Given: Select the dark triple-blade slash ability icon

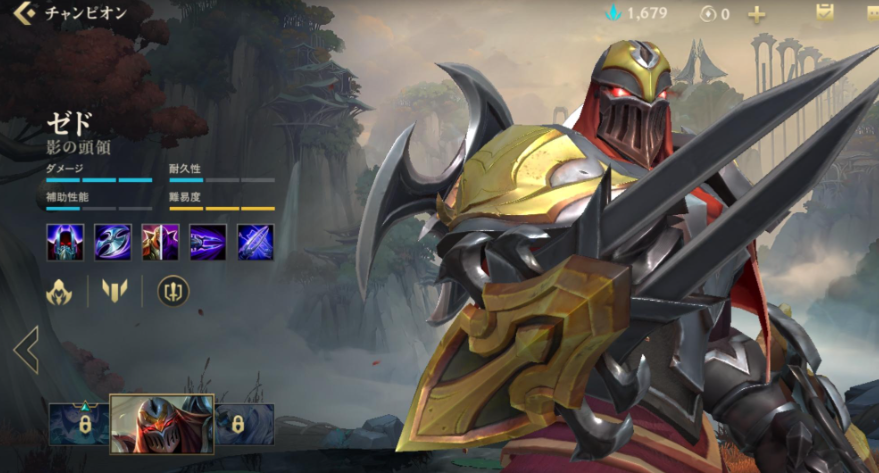Looking at the screenshot, I should [x=208, y=242].
